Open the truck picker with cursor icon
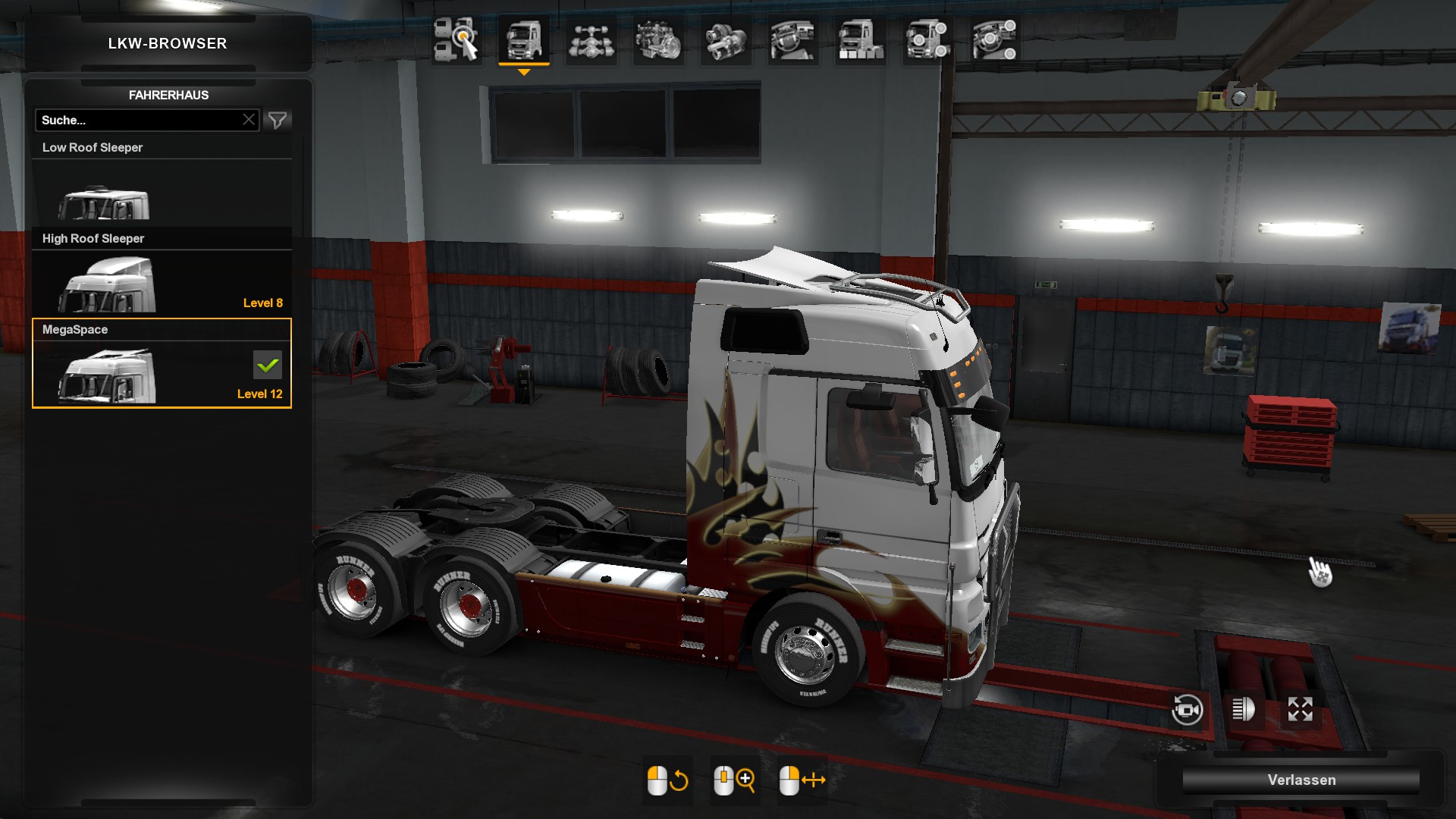 click(456, 40)
